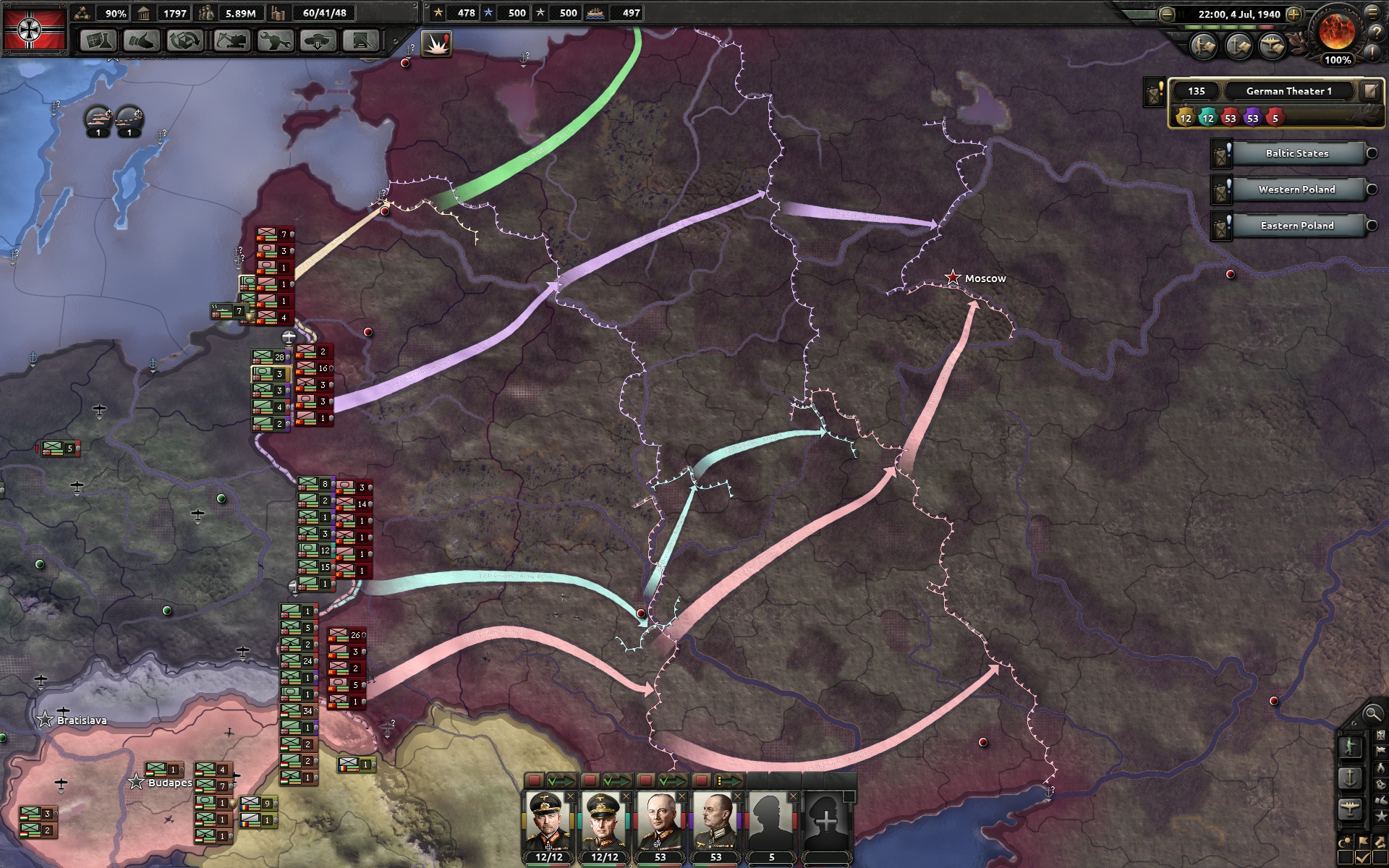Increase game speed with plus button

[1294, 14]
